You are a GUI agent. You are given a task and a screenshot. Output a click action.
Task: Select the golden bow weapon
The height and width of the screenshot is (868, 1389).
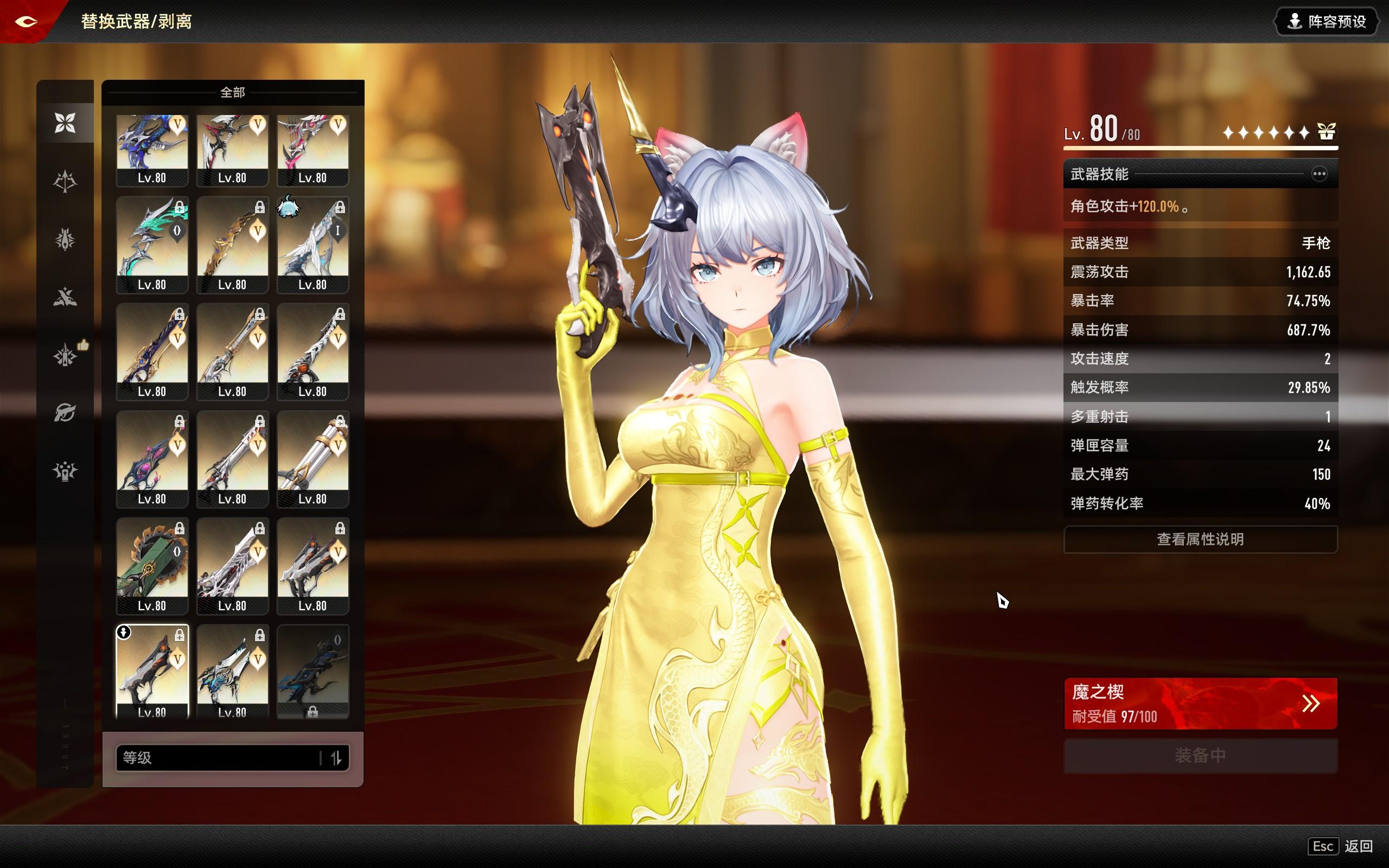232,244
